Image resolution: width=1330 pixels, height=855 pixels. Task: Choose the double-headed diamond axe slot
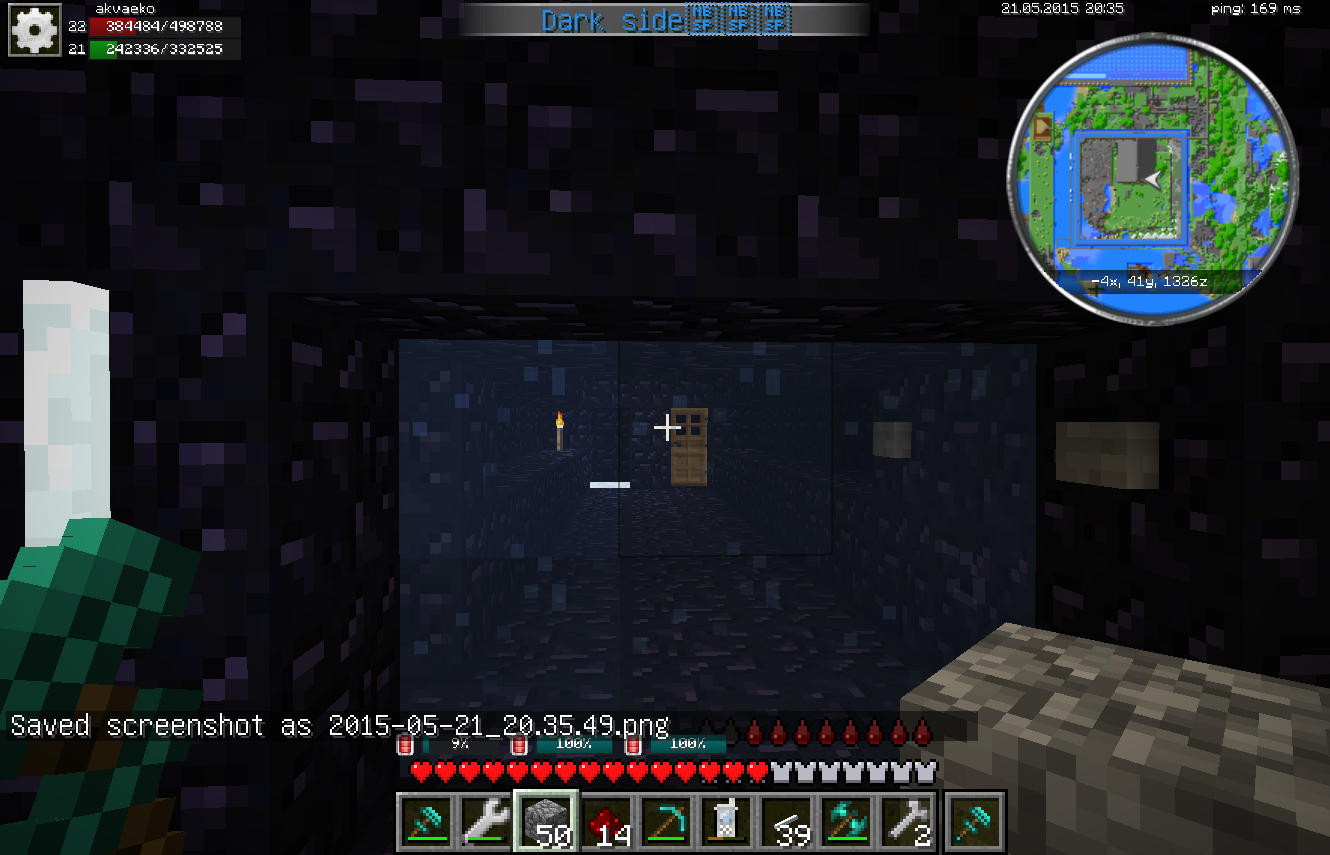pyautogui.click(x=845, y=822)
